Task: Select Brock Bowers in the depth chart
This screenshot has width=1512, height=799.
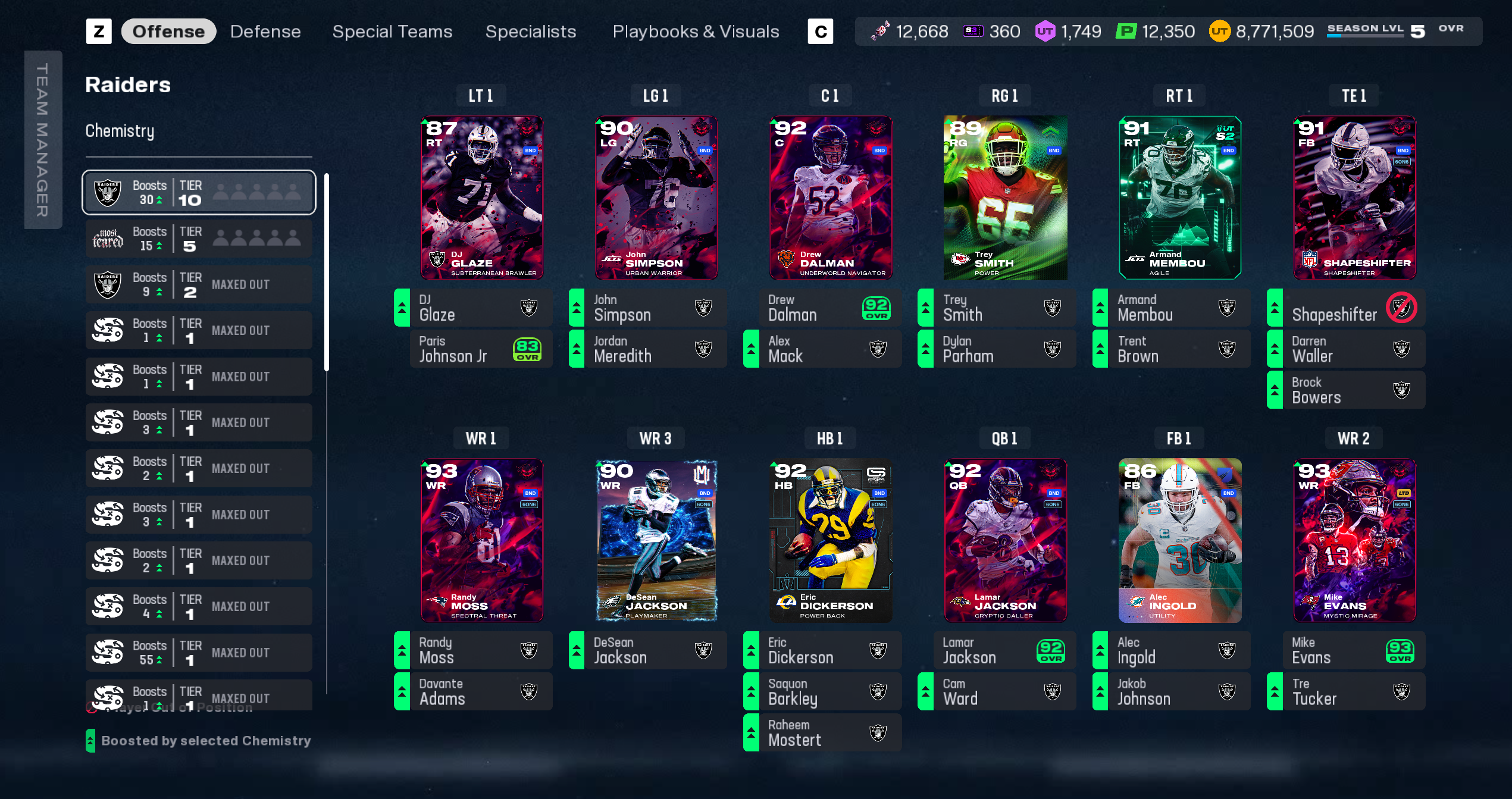Action: click(x=1346, y=390)
